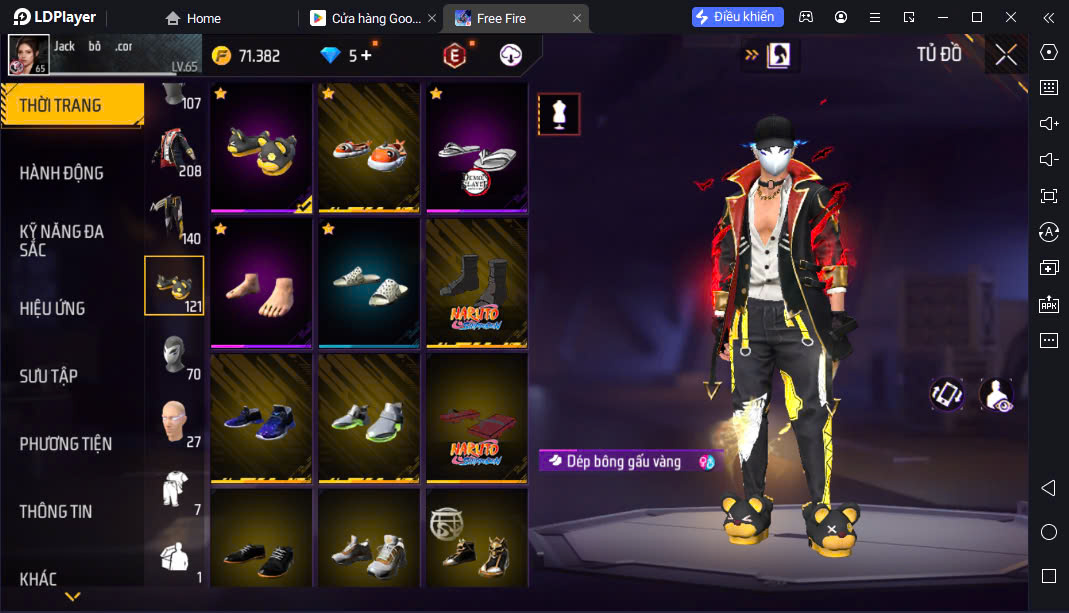Show the Thông Tin section
The image size is (1069, 613).
point(56,511)
